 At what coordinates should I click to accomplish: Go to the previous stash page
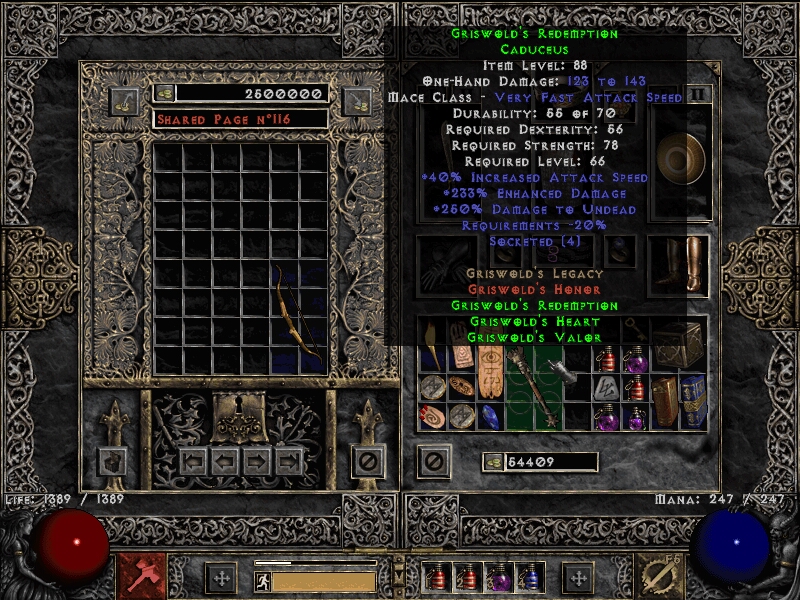[x=224, y=461]
